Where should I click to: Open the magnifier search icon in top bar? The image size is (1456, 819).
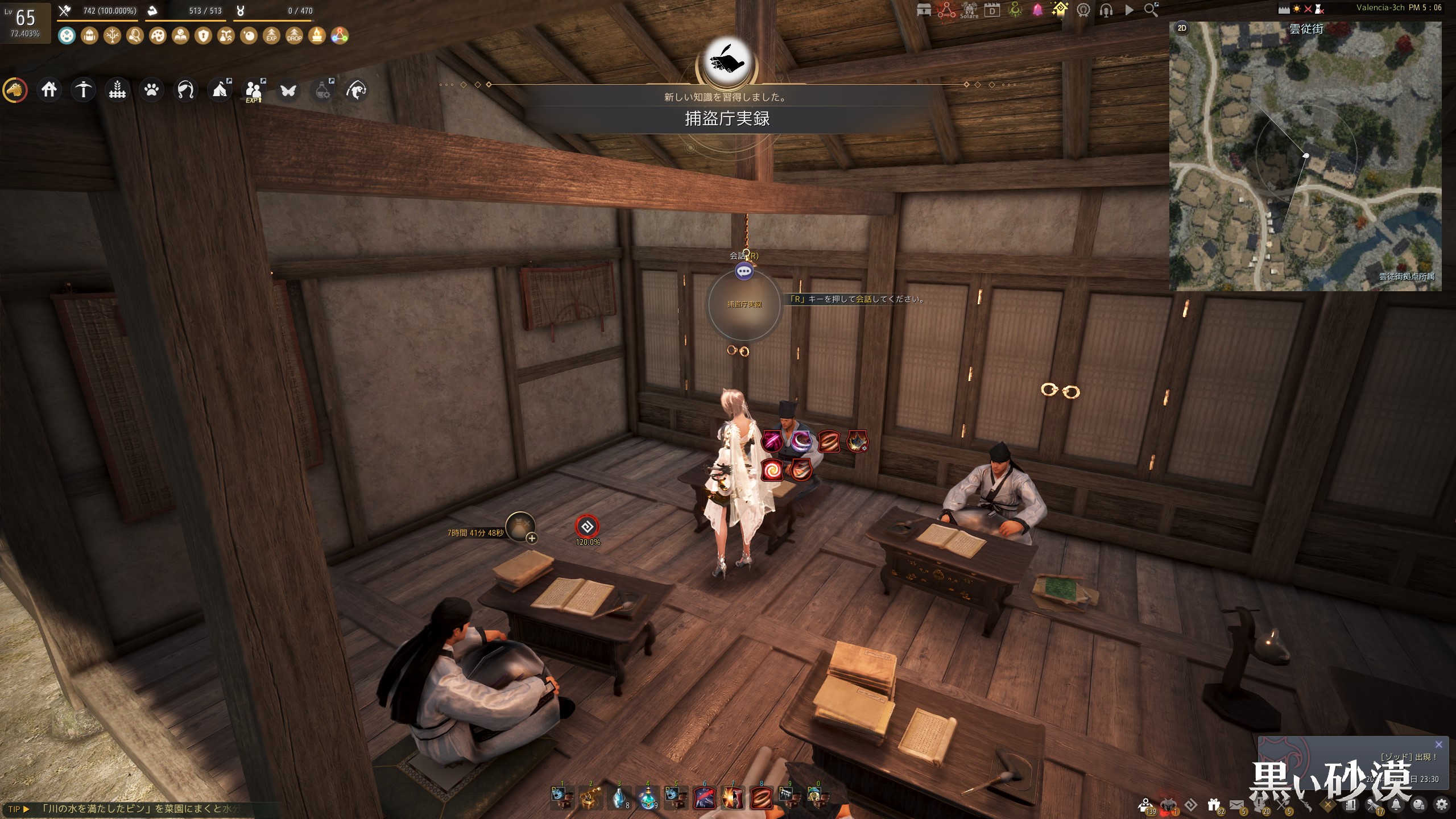[1151, 10]
